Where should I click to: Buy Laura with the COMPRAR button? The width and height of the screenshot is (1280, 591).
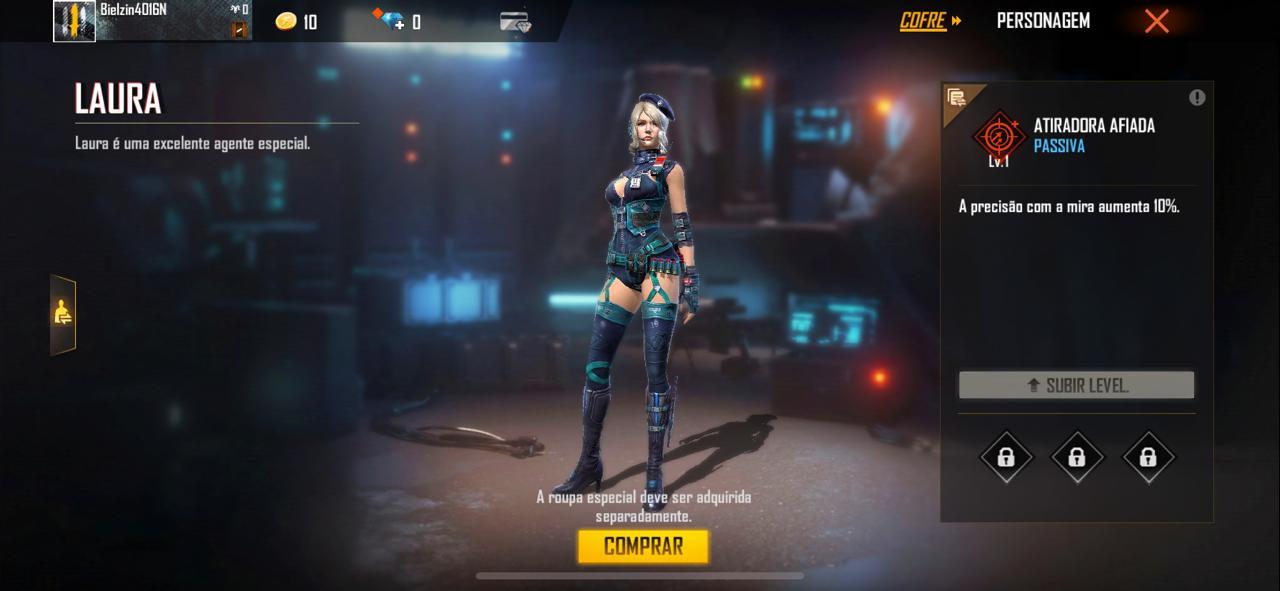[x=643, y=546]
